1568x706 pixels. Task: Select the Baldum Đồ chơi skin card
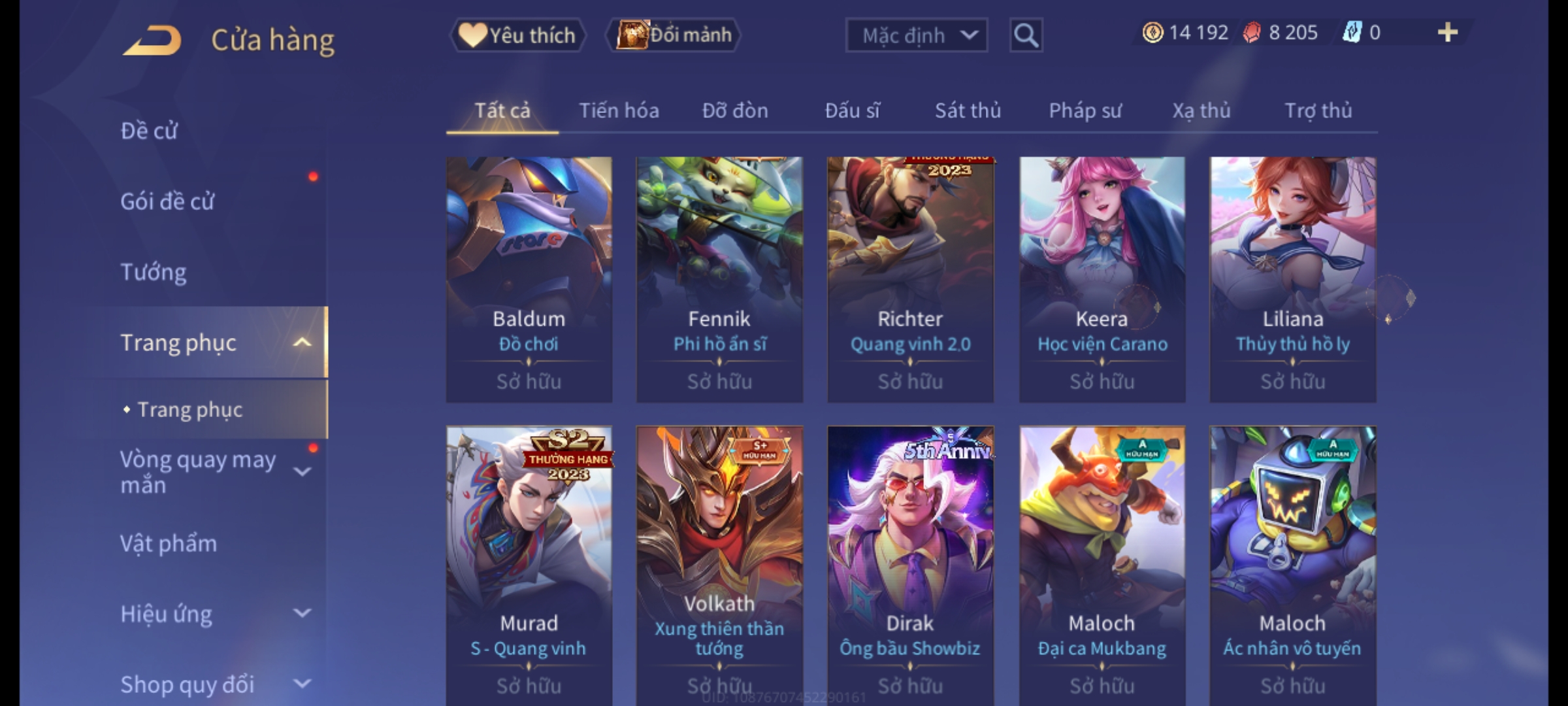(x=529, y=279)
